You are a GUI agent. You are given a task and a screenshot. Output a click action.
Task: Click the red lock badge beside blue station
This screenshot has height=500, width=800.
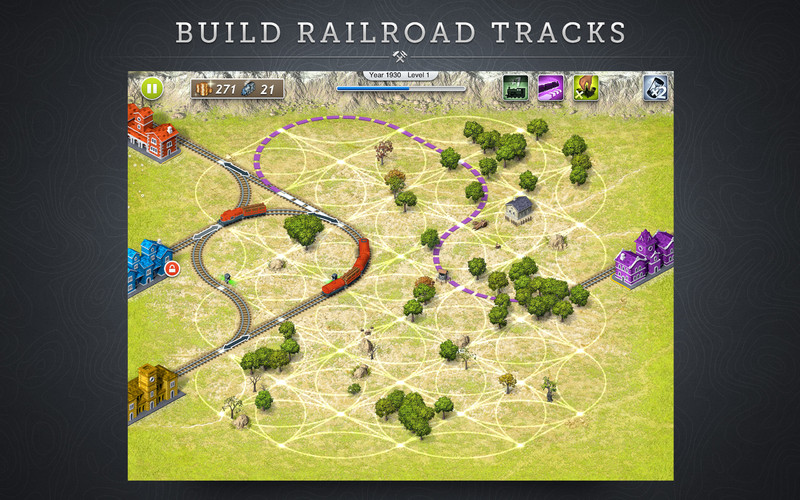click(172, 269)
